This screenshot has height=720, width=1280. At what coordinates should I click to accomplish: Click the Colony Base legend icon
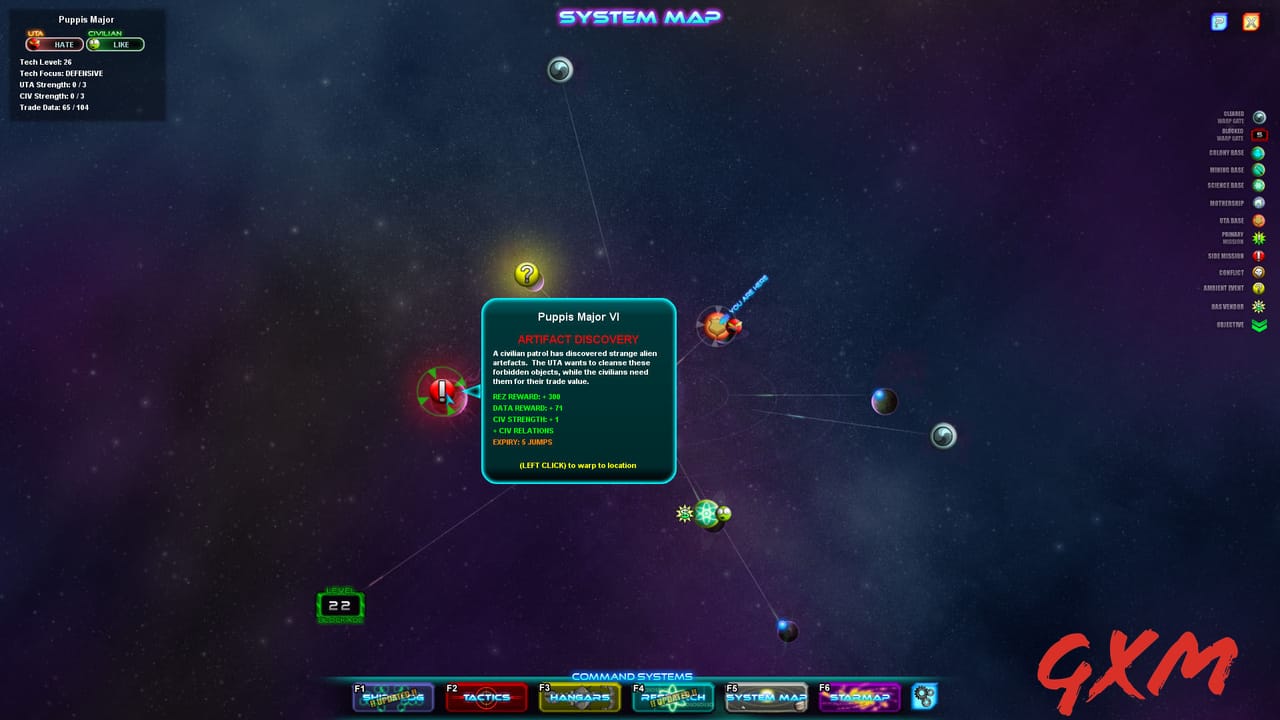(1260, 152)
